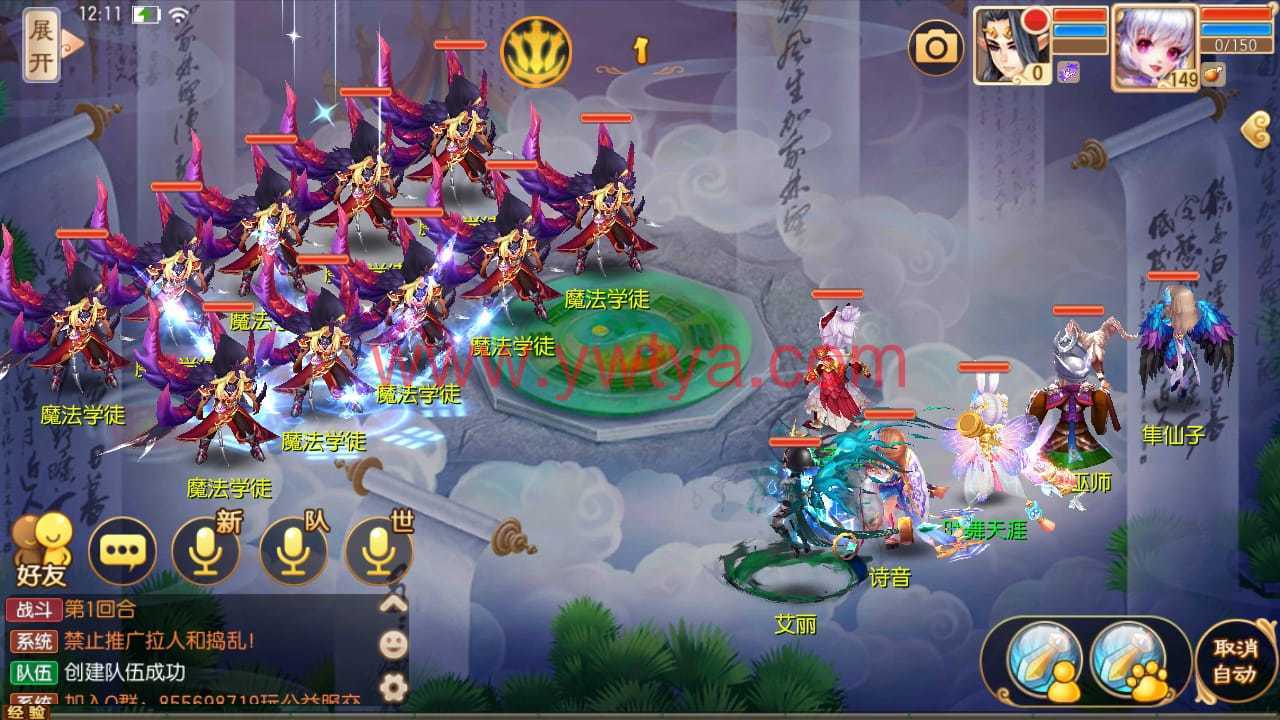This screenshot has height=720, width=1280.
Task: Open the emoji smiley picker
Action: tap(394, 644)
